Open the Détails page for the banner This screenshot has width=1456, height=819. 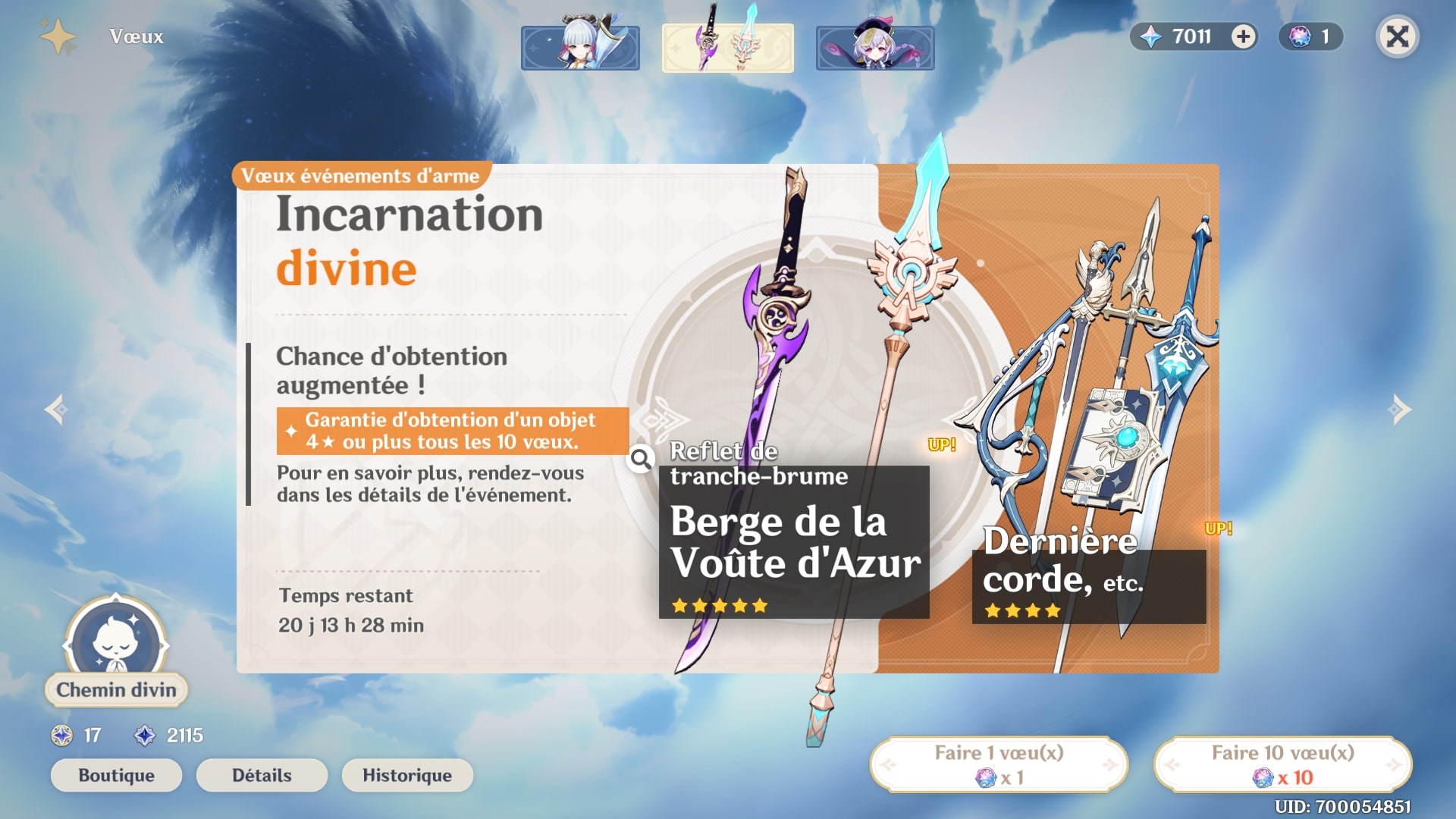261,775
